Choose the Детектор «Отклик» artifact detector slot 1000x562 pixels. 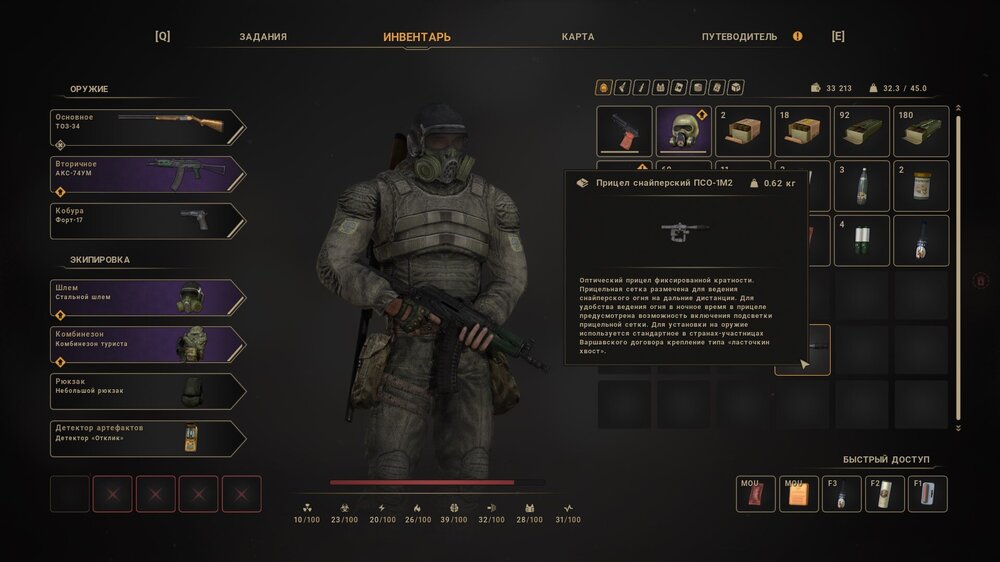pyautogui.click(x=147, y=438)
